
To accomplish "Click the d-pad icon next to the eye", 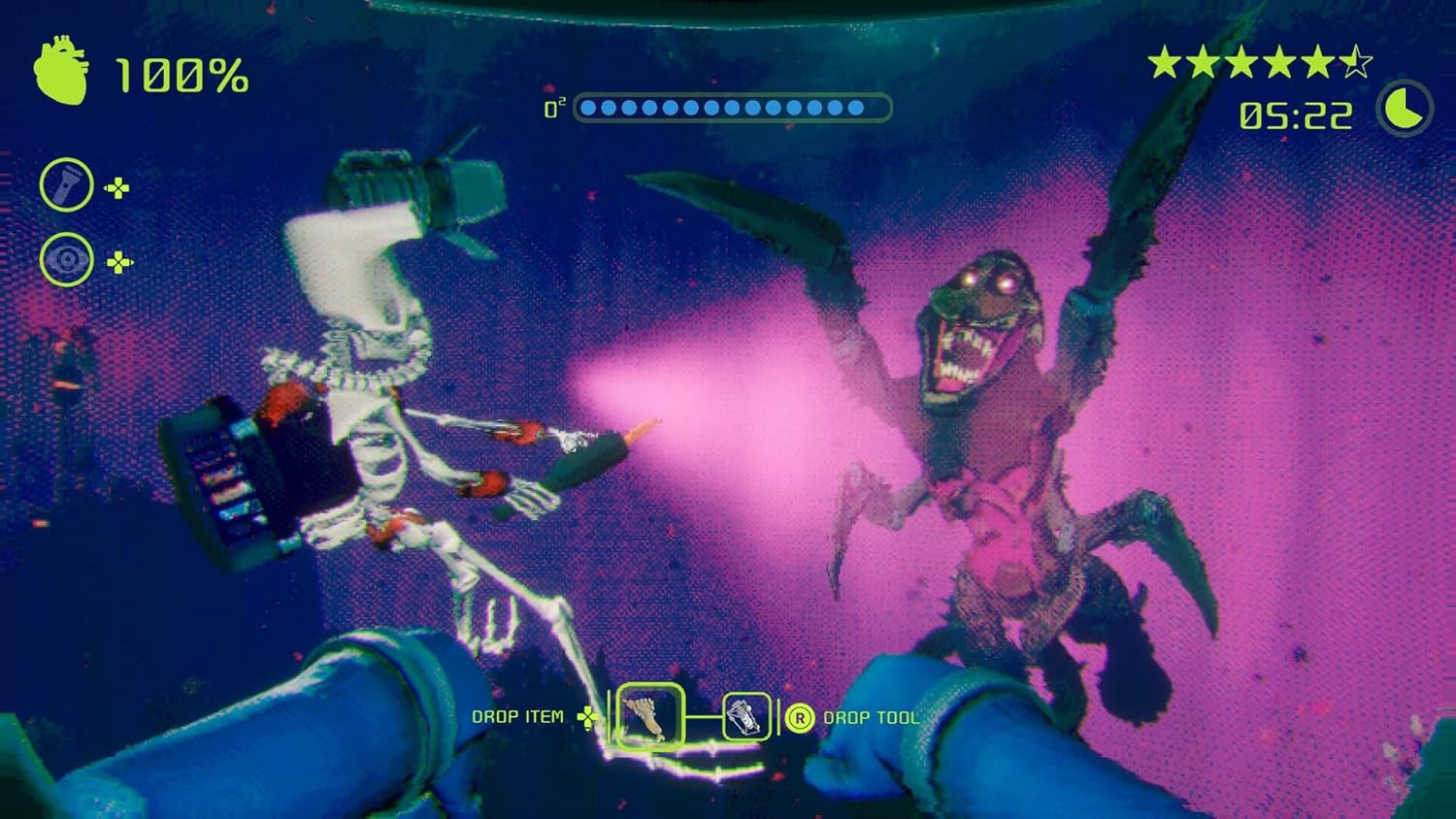I will (118, 259).
